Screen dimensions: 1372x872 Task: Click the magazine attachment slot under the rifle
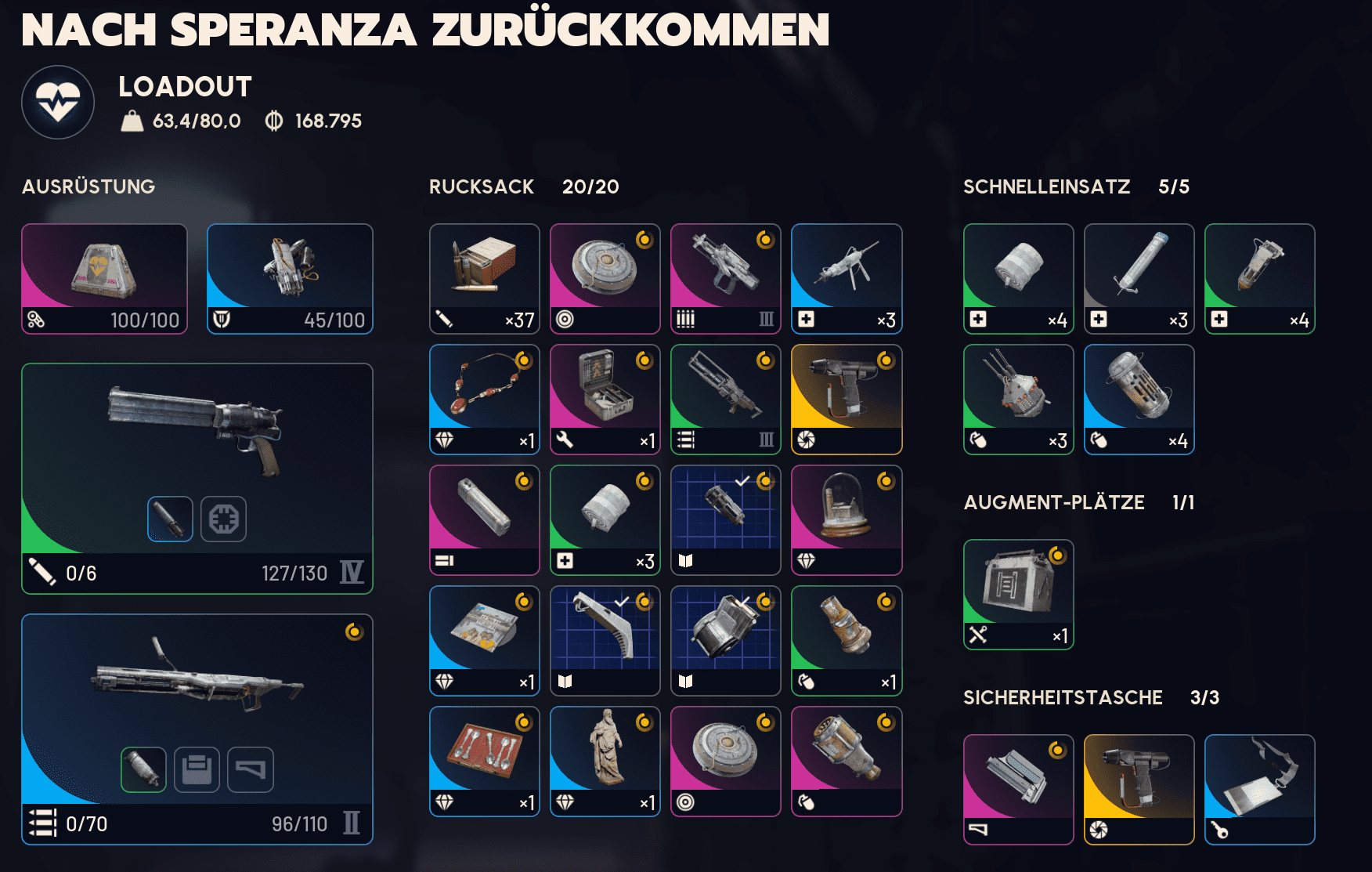pyautogui.click(x=198, y=769)
